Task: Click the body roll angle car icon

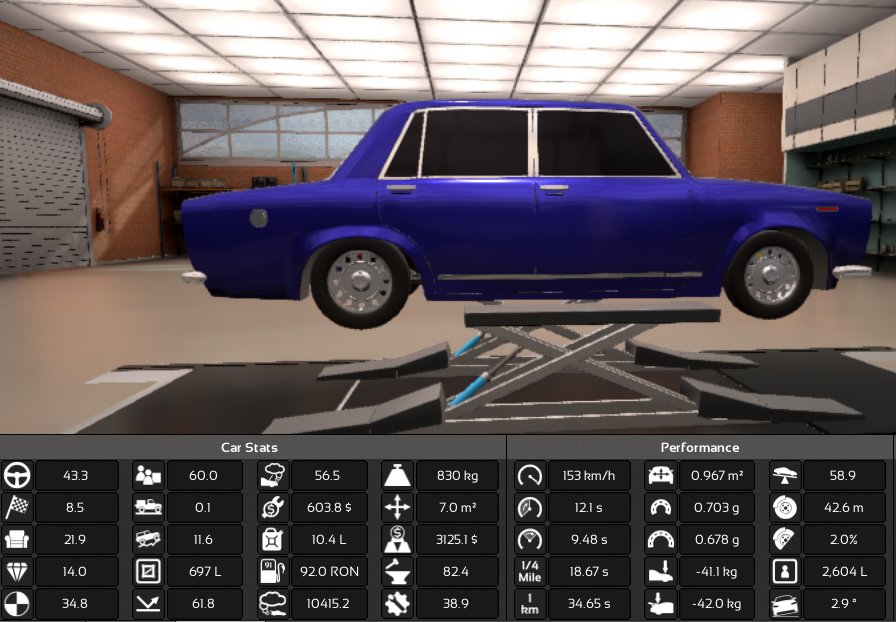Action: tap(785, 604)
